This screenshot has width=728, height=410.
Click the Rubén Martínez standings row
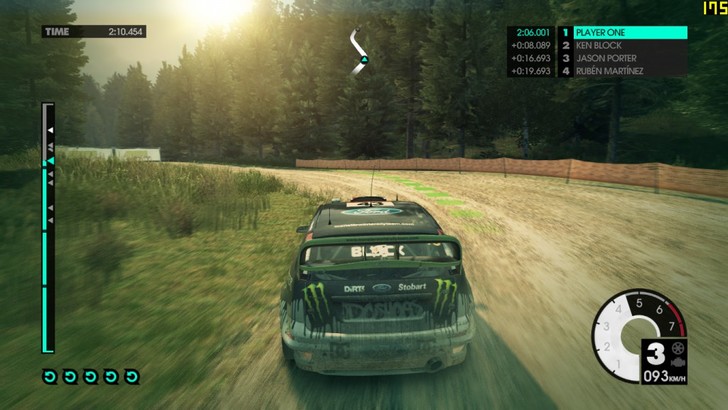click(622, 72)
